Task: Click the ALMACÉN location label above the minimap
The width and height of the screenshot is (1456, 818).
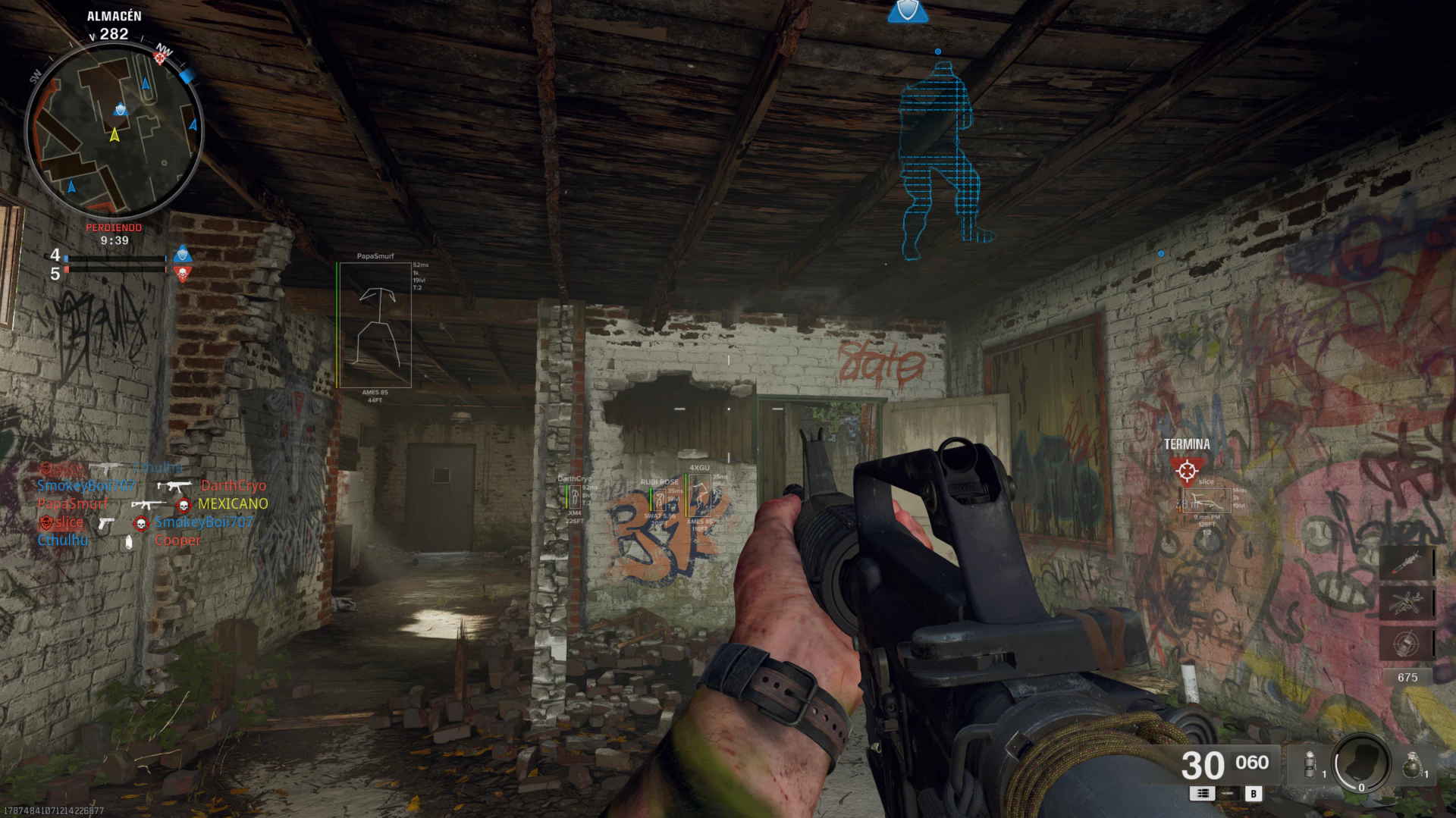Action: click(114, 15)
